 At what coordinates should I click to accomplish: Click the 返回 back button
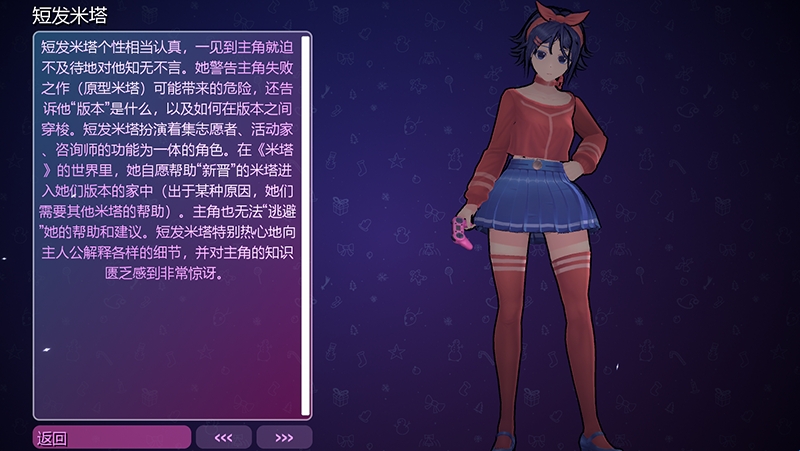[x=111, y=437]
